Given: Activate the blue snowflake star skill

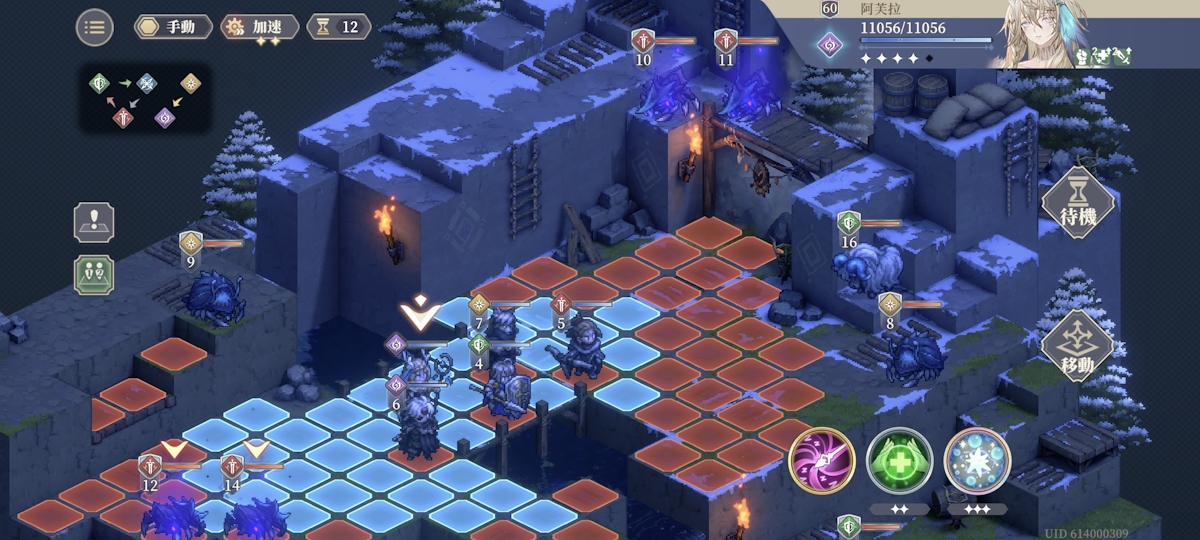Looking at the screenshot, I should pyautogui.click(x=977, y=460).
